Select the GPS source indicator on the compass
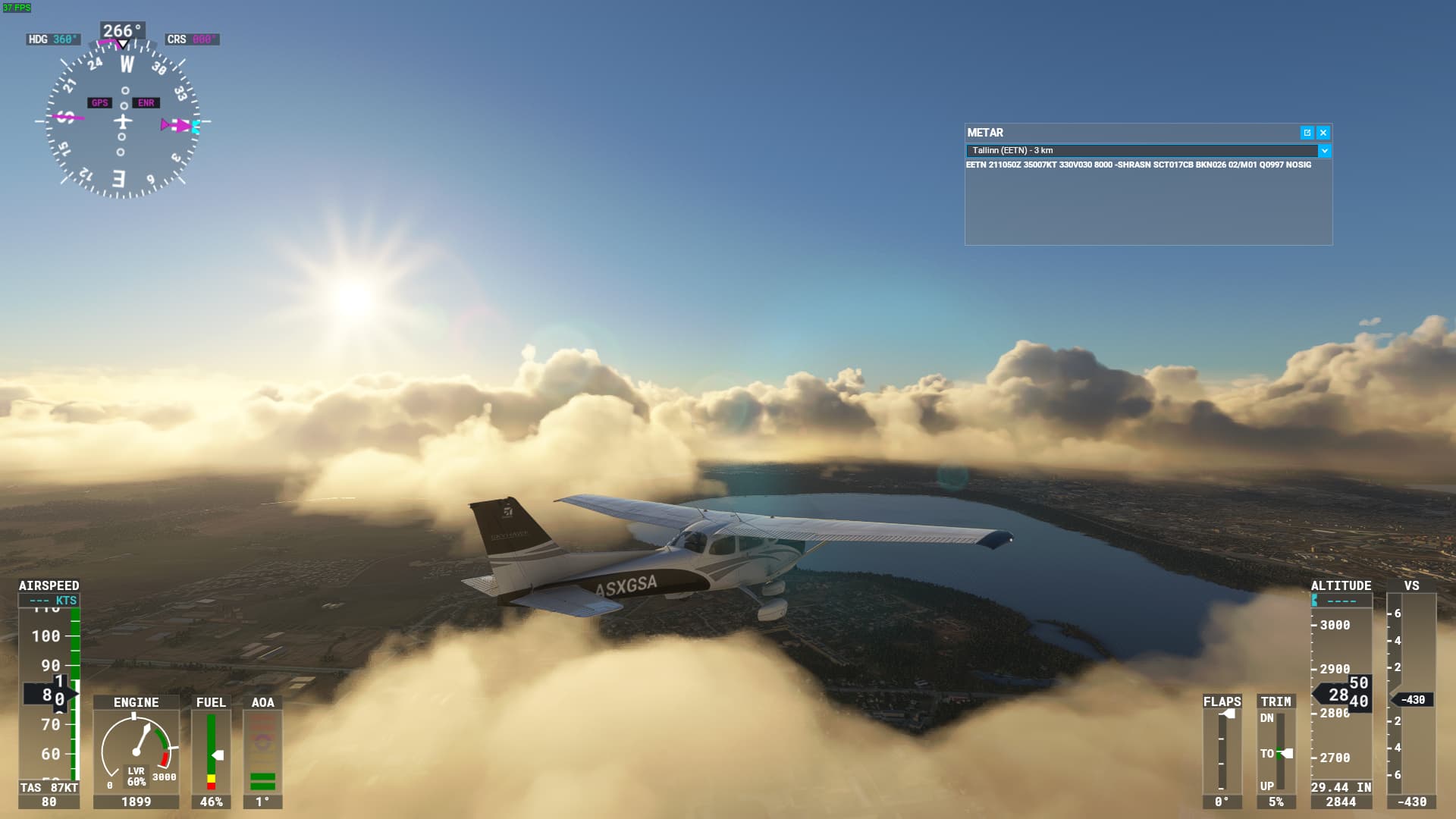 [99, 101]
